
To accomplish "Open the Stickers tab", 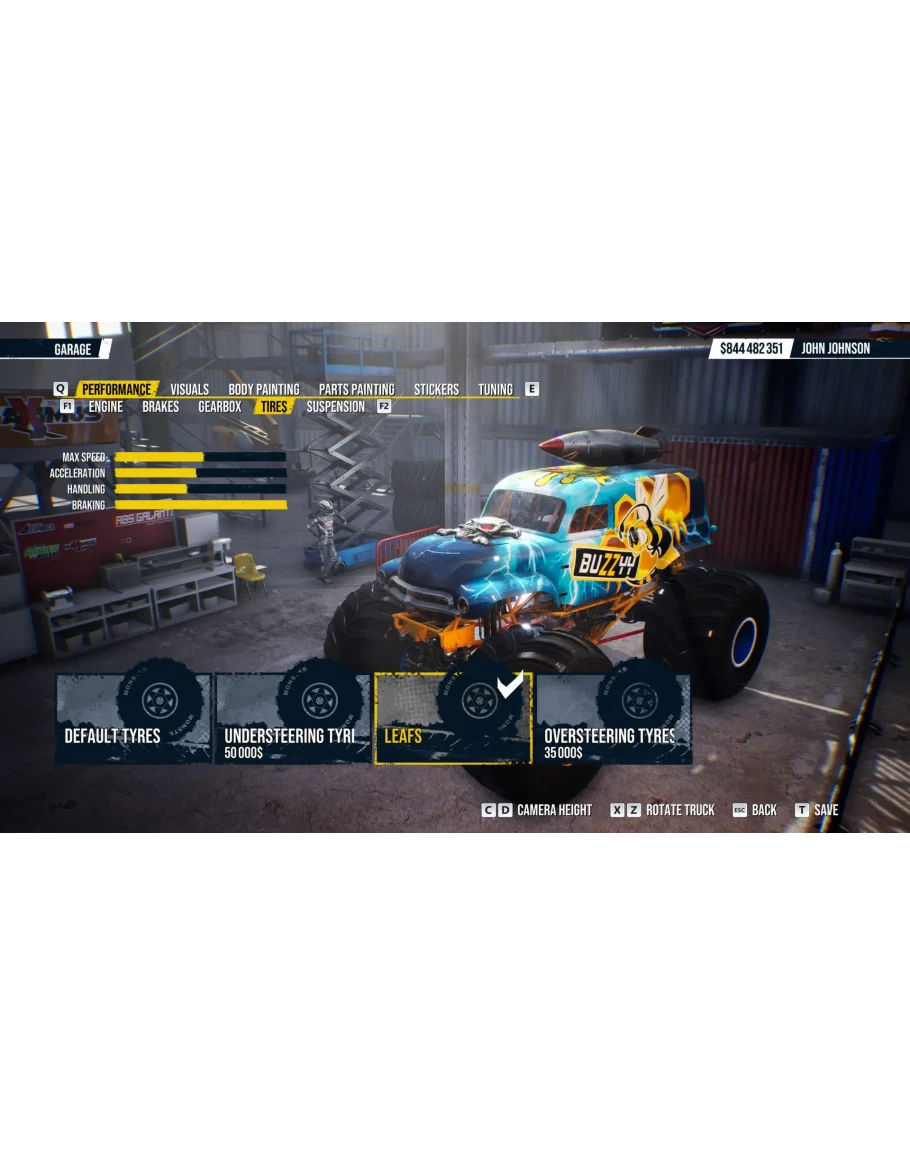I will [x=436, y=389].
